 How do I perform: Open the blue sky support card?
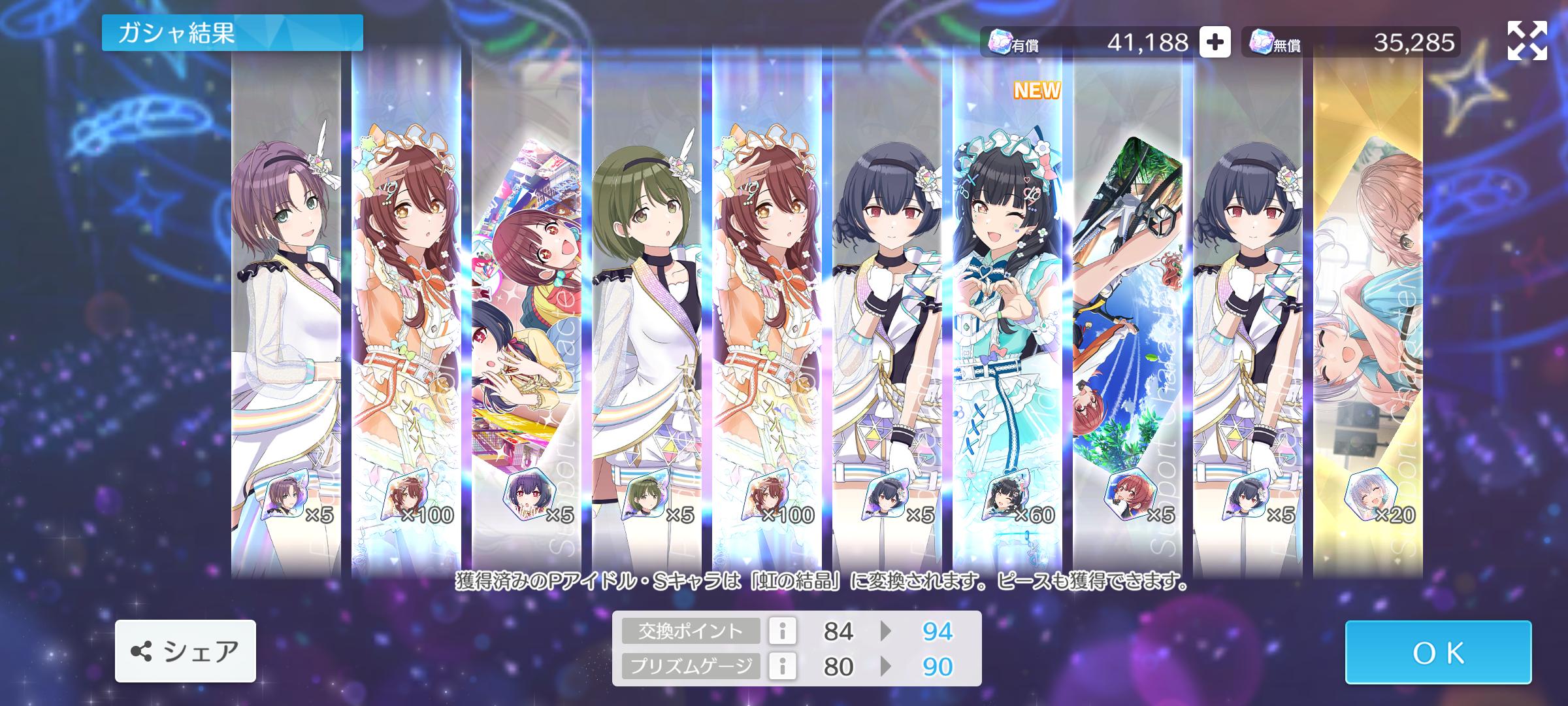1128,314
